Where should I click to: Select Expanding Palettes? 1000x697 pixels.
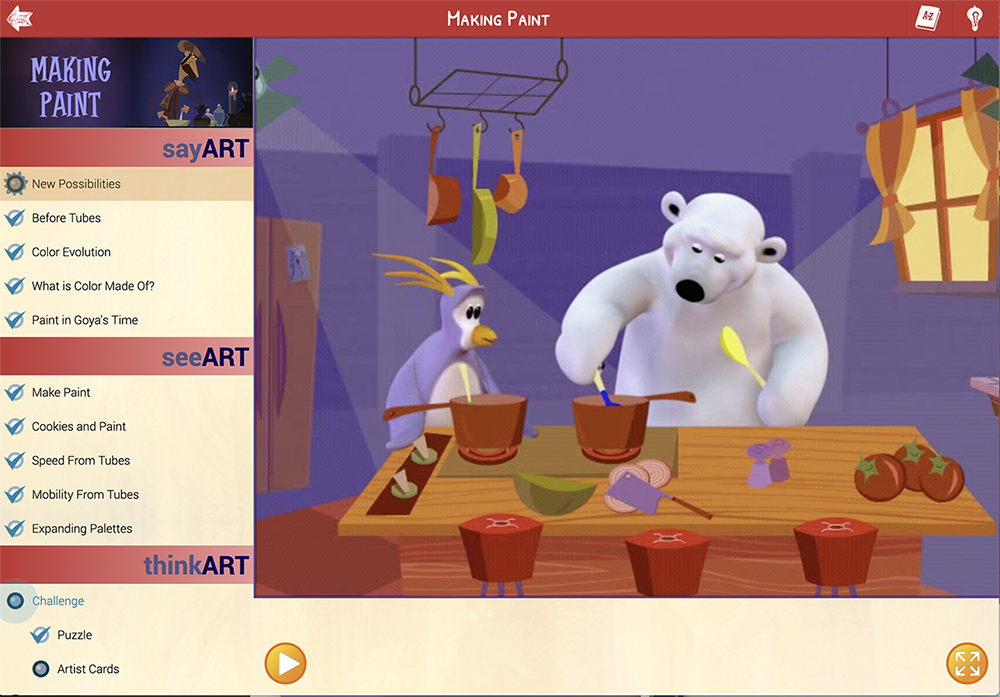[x=82, y=529]
